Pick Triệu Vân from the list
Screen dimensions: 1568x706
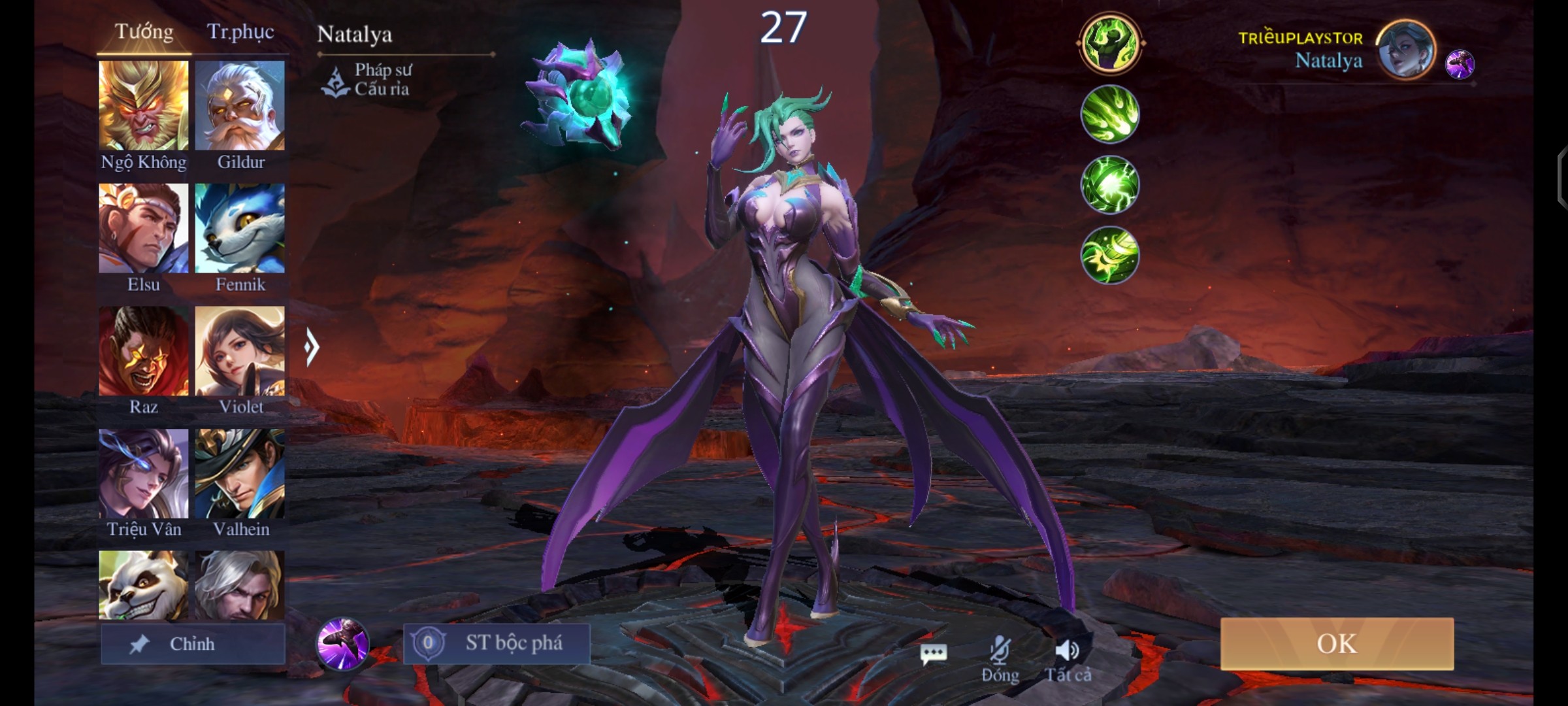pyautogui.click(x=144, y=473)
